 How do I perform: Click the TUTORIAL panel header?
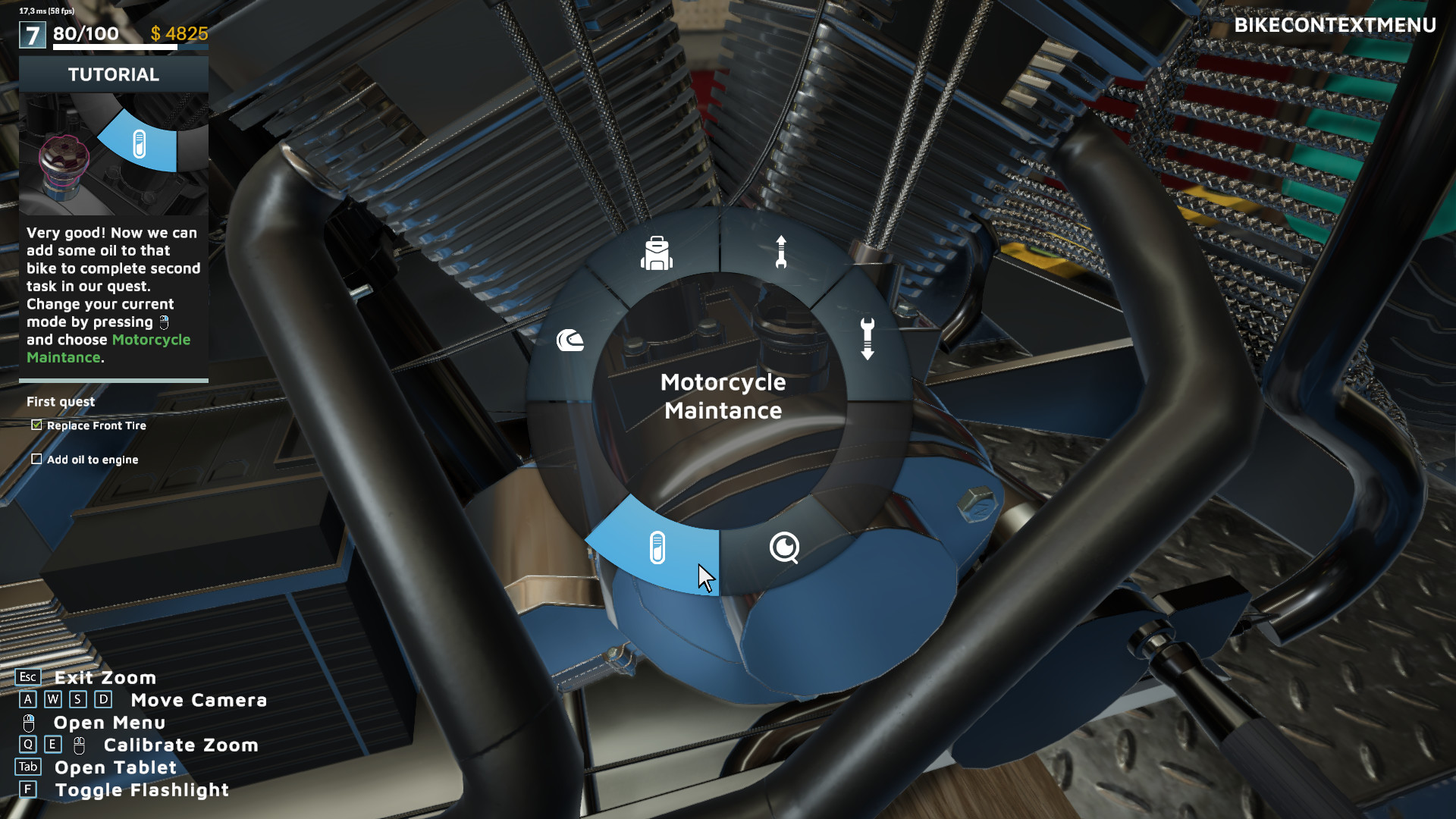(113, 74)
